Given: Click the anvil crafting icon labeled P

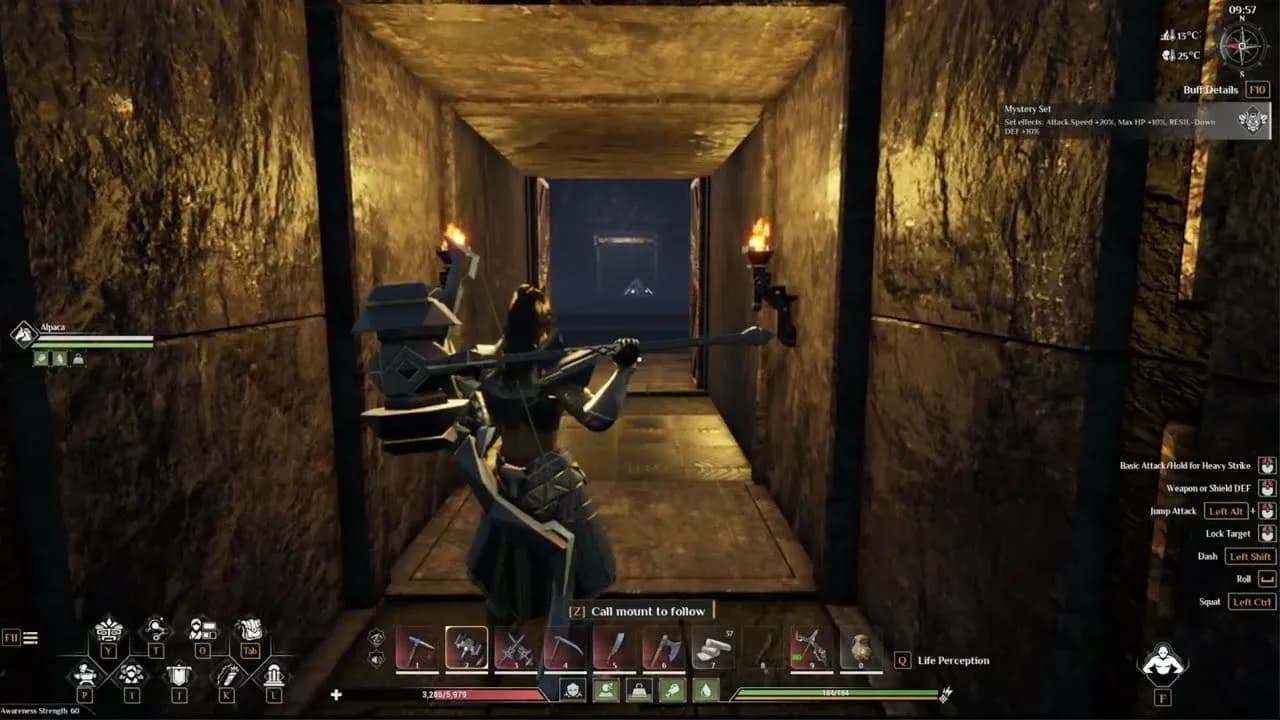Looking at the screenshot, I should point(86,675).
